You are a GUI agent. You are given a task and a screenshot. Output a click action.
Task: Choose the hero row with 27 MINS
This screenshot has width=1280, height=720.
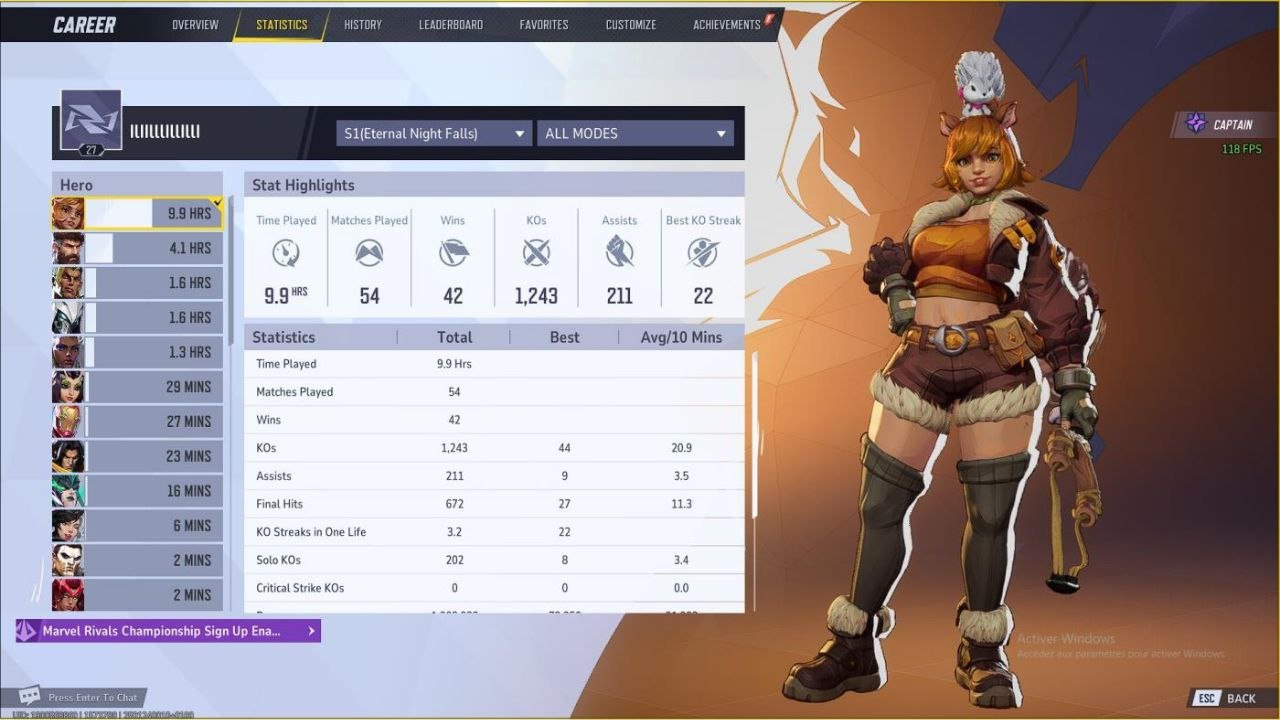(x=138, y=421)
